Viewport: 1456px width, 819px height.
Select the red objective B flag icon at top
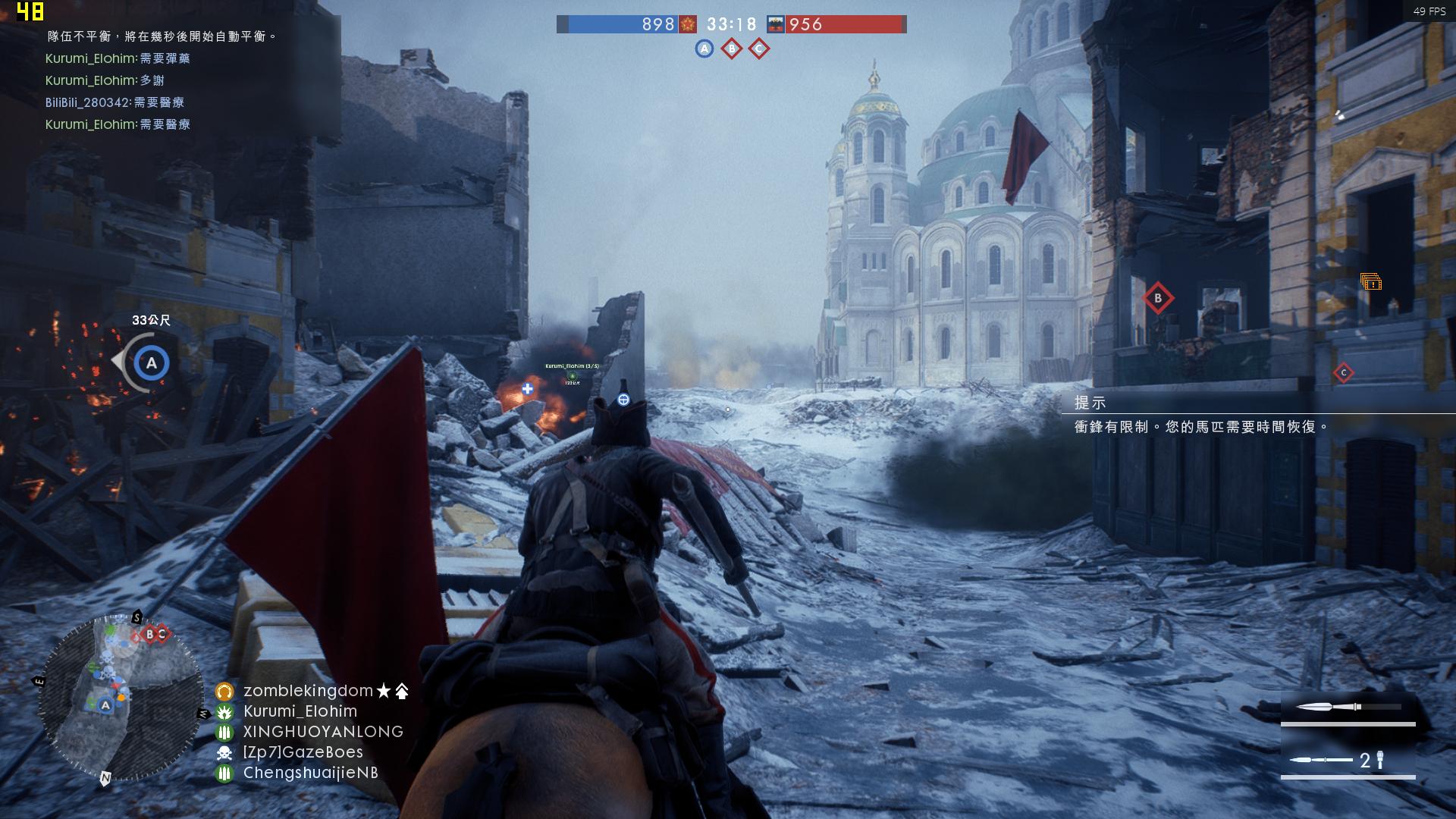[731, 49]
